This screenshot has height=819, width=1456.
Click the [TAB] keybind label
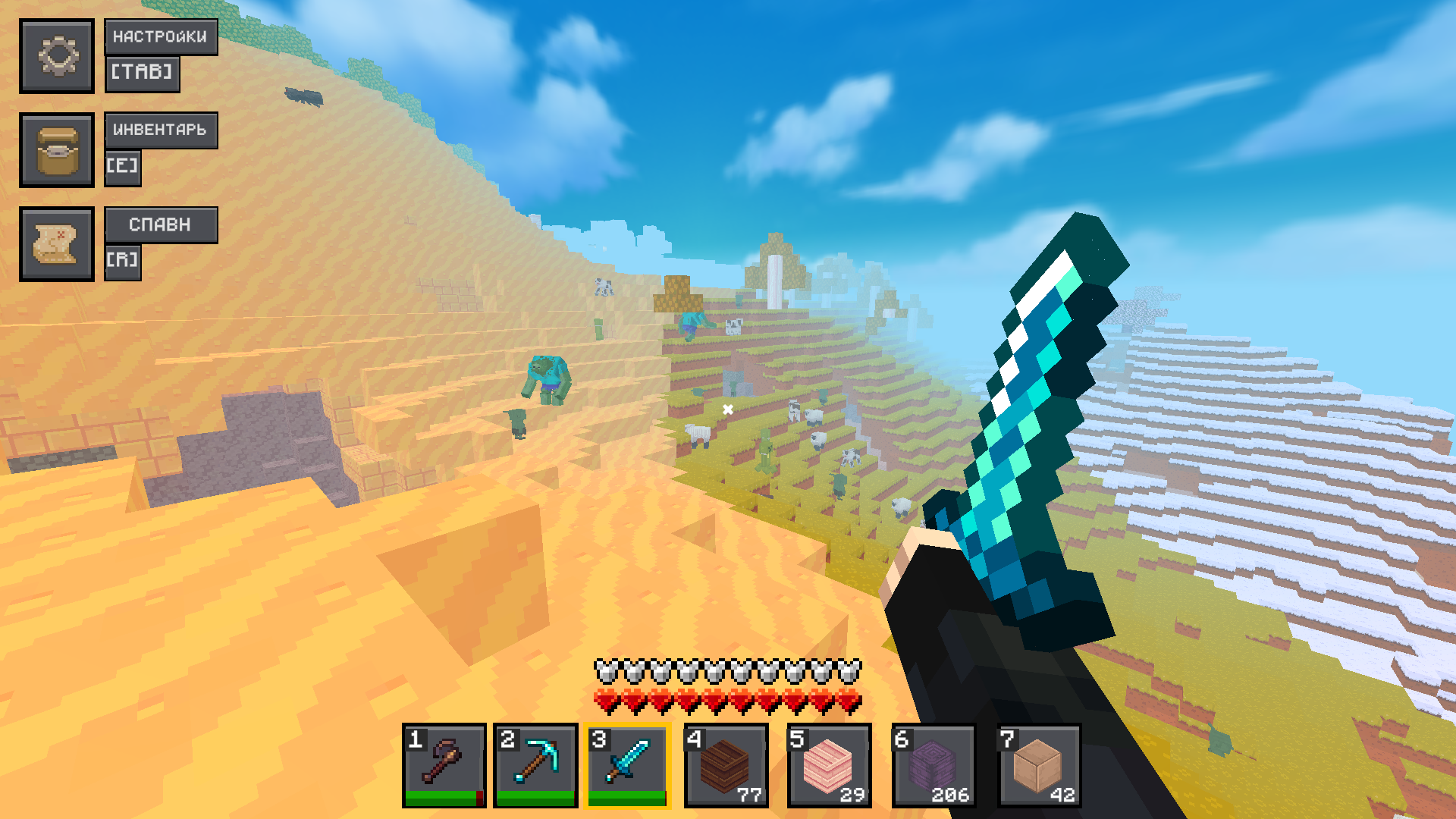[142, 74]
